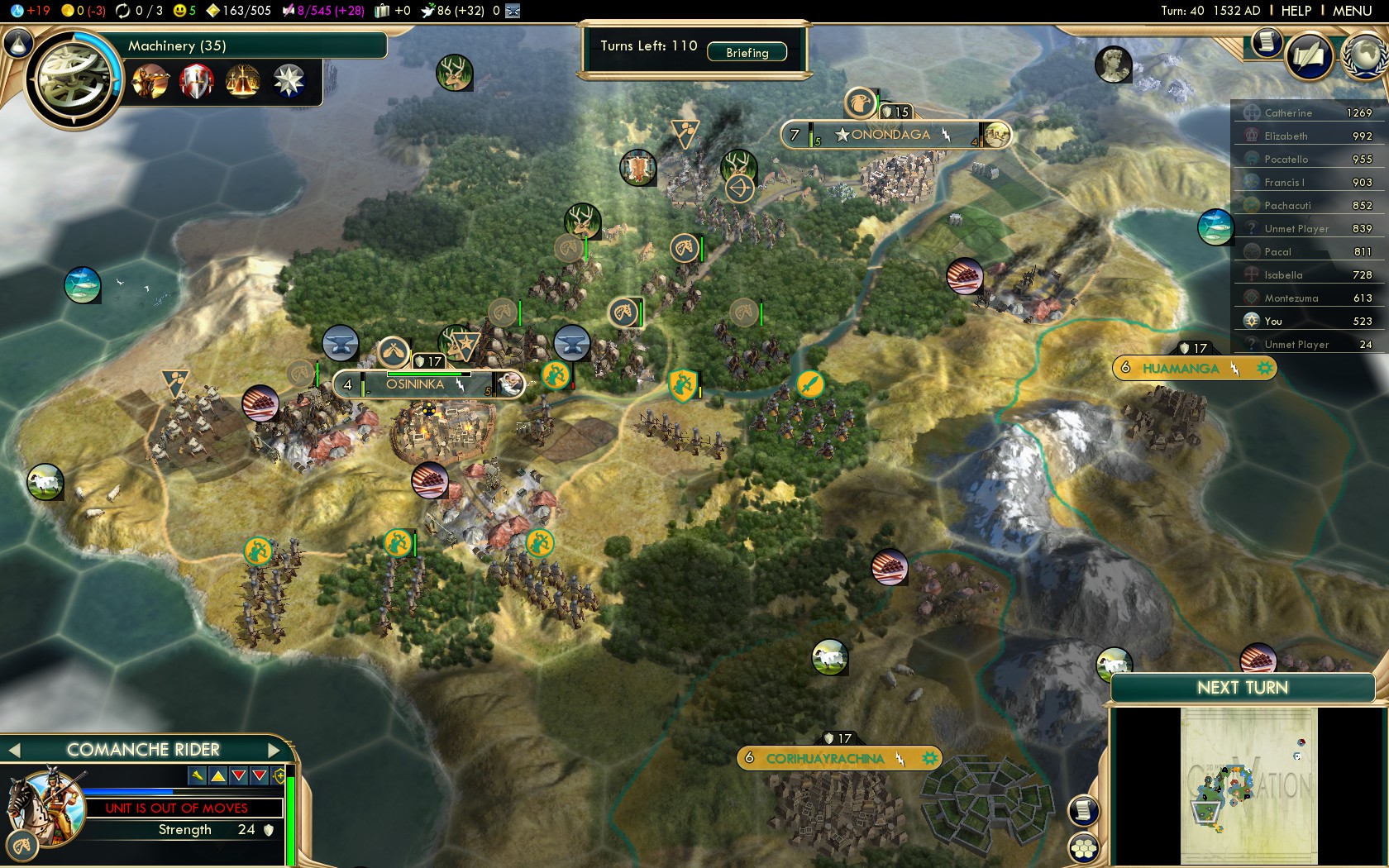Open the Machinery research gear icon

(74, 79)
